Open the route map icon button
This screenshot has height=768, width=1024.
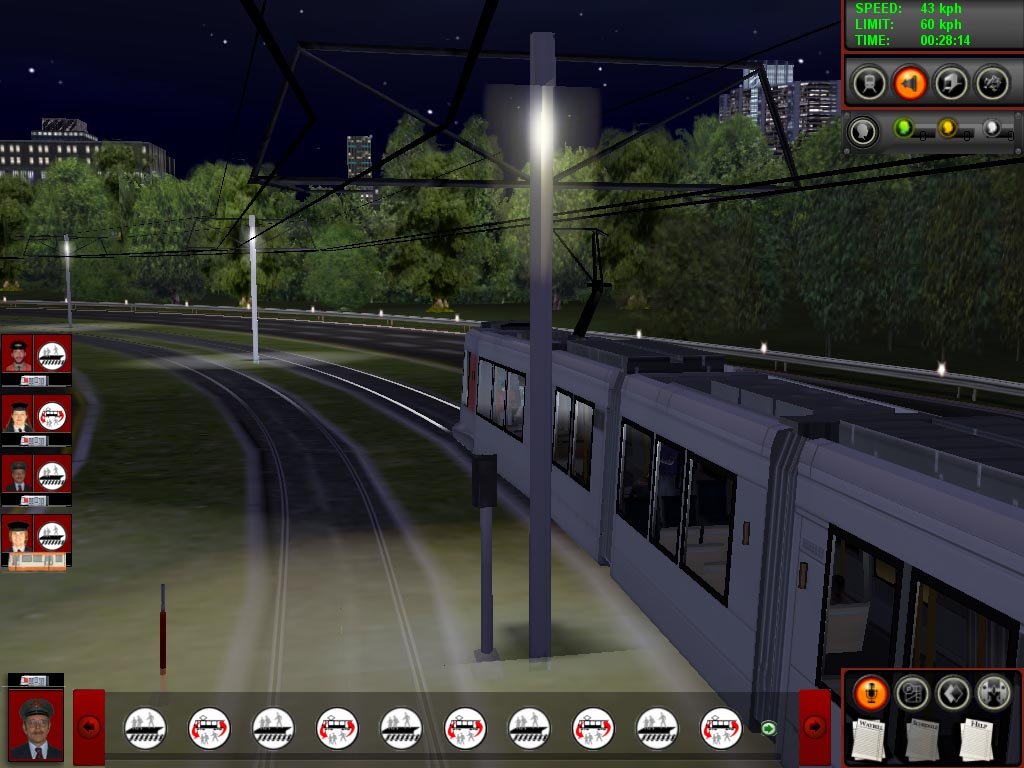912,692
